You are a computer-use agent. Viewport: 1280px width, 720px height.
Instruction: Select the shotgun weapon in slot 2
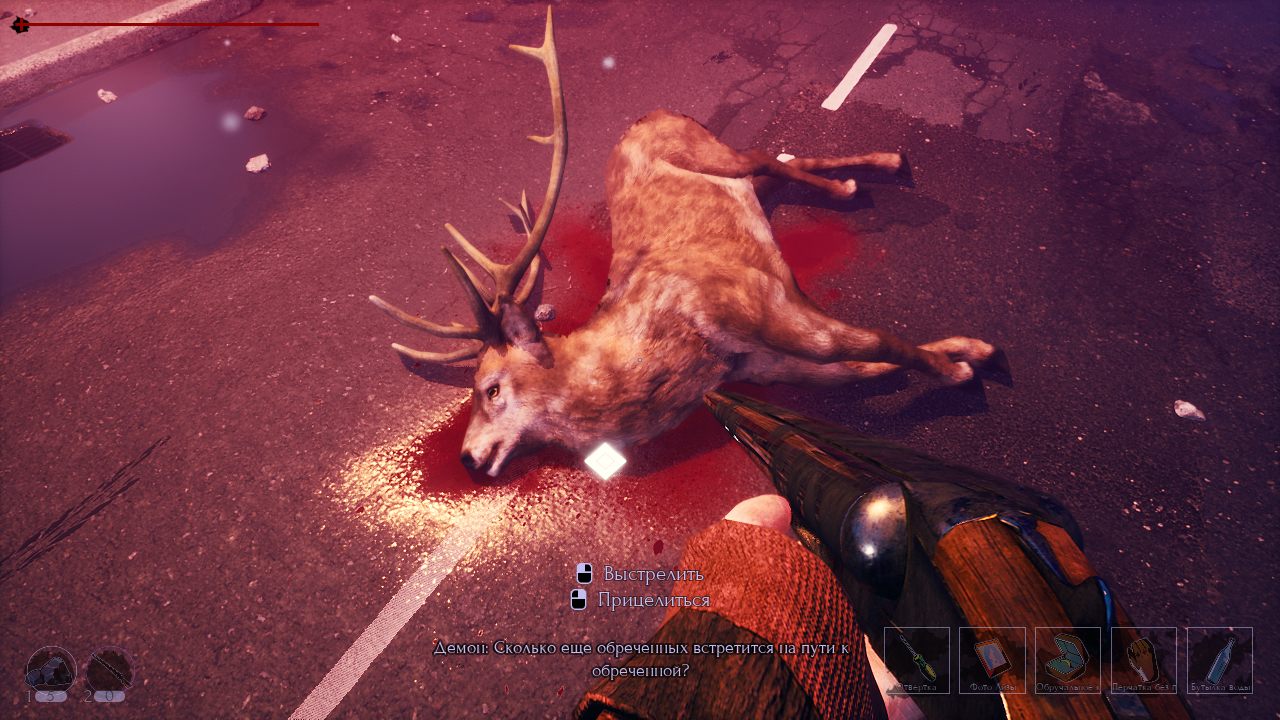[x=108, y=669]
